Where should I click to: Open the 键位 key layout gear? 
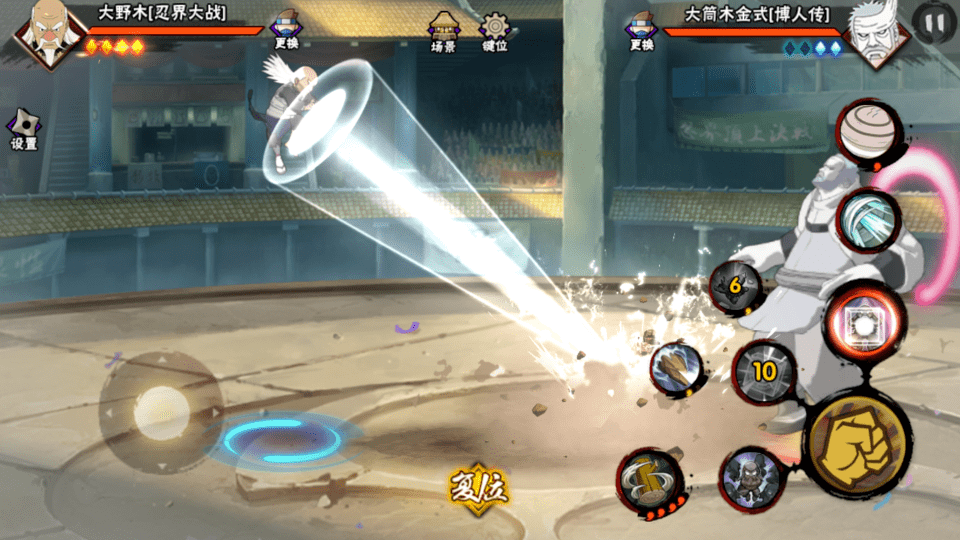pyautogui.click(x=494, y=31)
